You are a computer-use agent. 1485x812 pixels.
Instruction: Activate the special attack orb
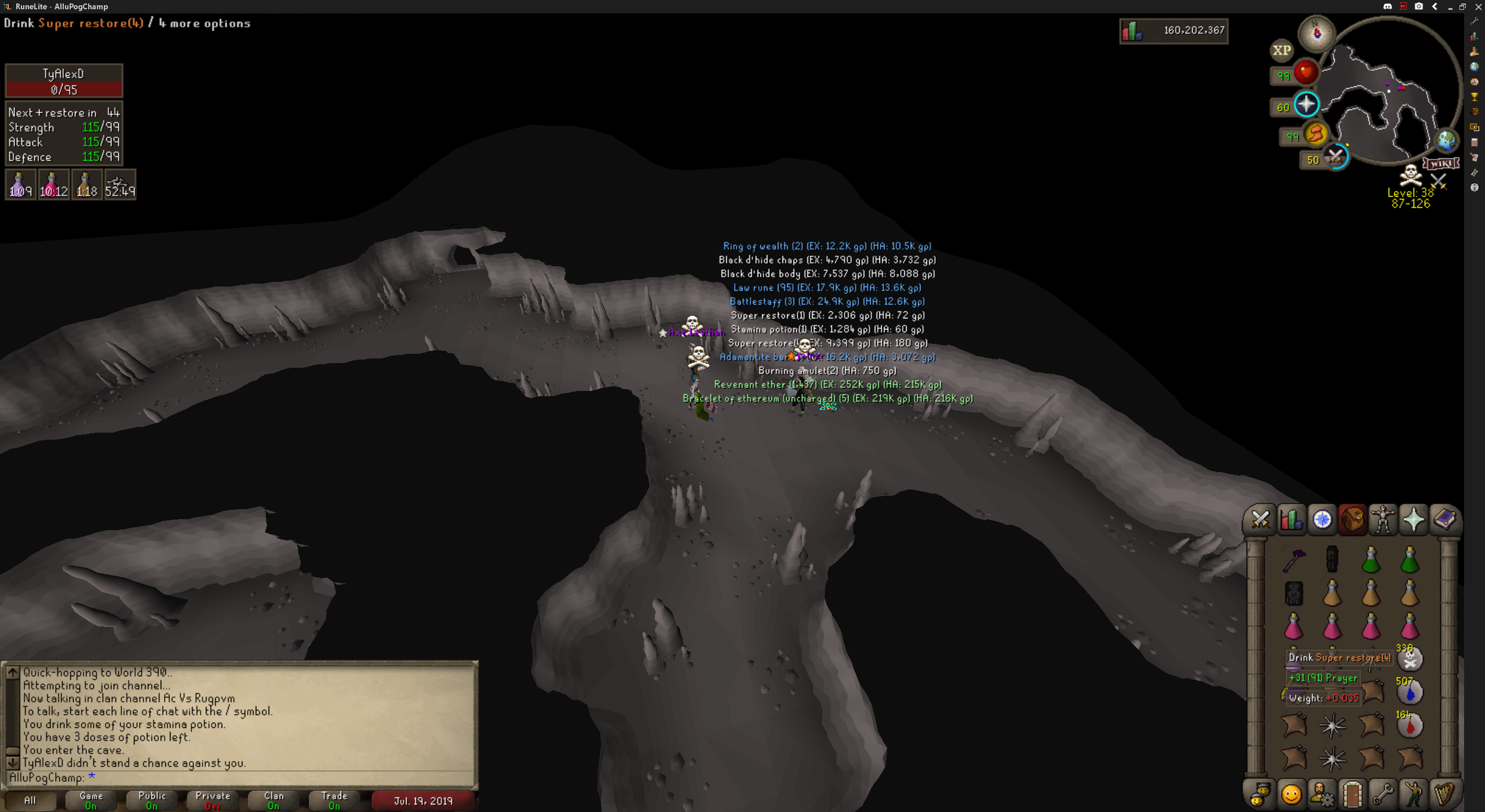coord(1335,157)
